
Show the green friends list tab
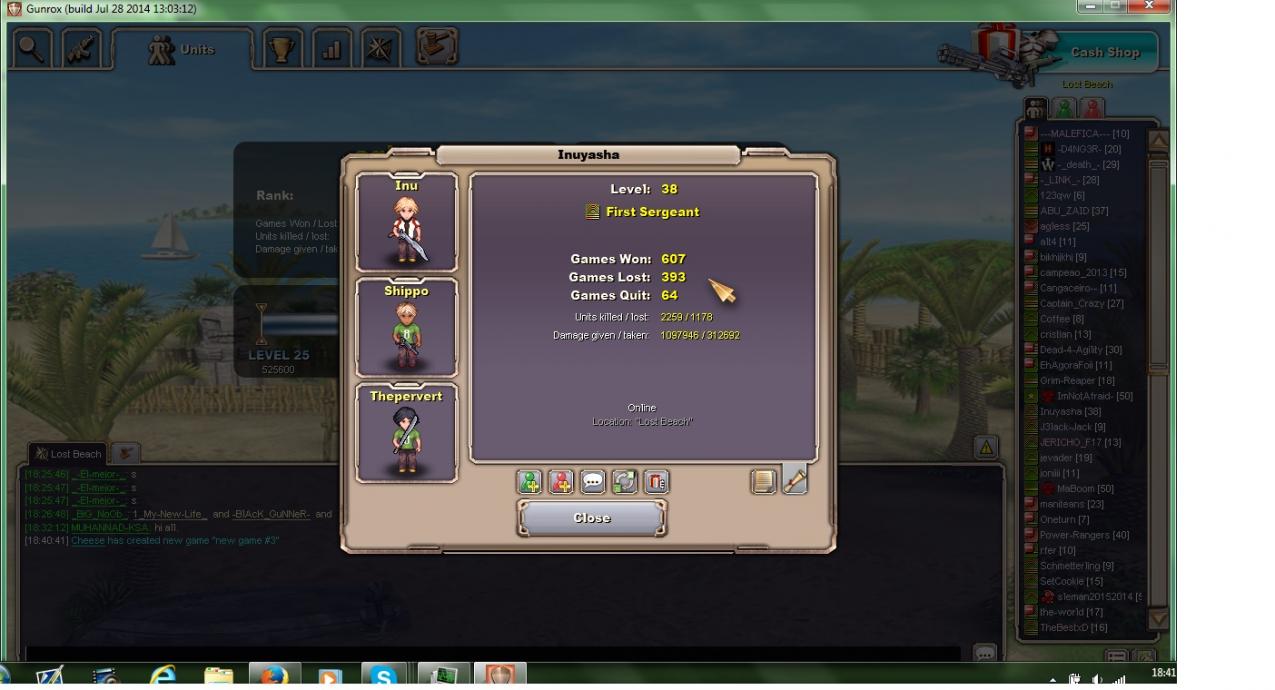click(x=1065, y=107)
